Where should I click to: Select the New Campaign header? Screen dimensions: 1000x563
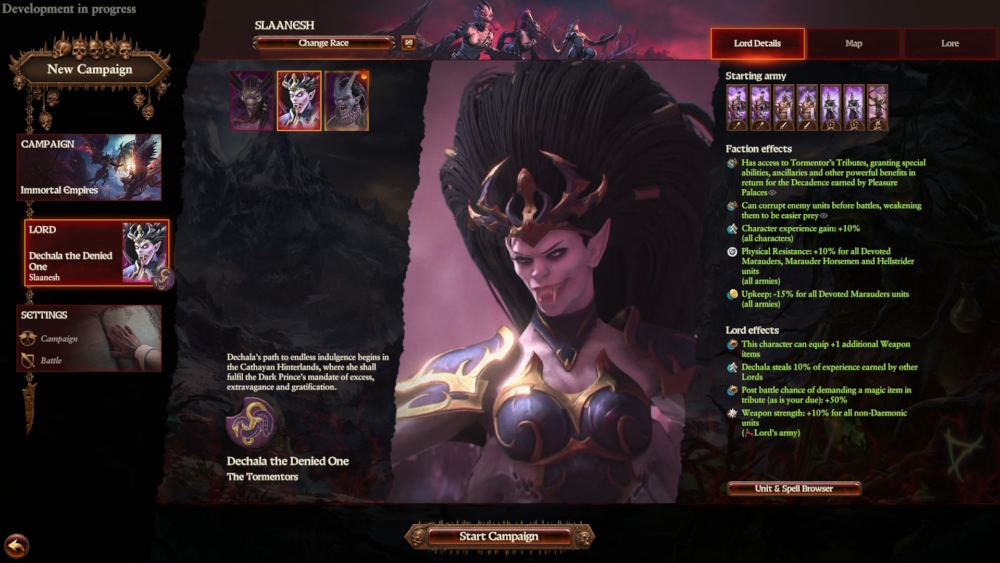click(x=90, y=69)
